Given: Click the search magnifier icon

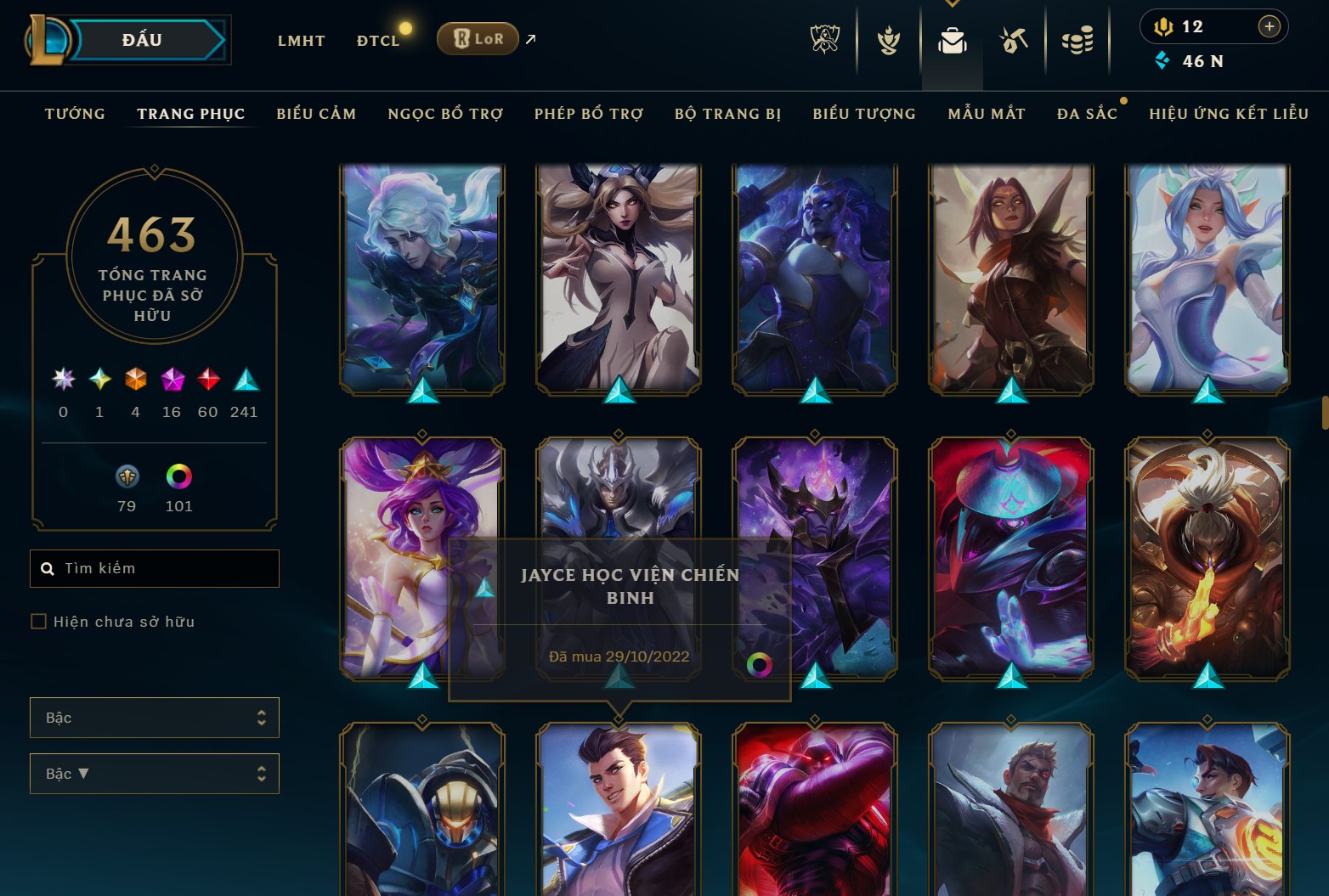Looking at the screenshot, I should pos(48,568).
